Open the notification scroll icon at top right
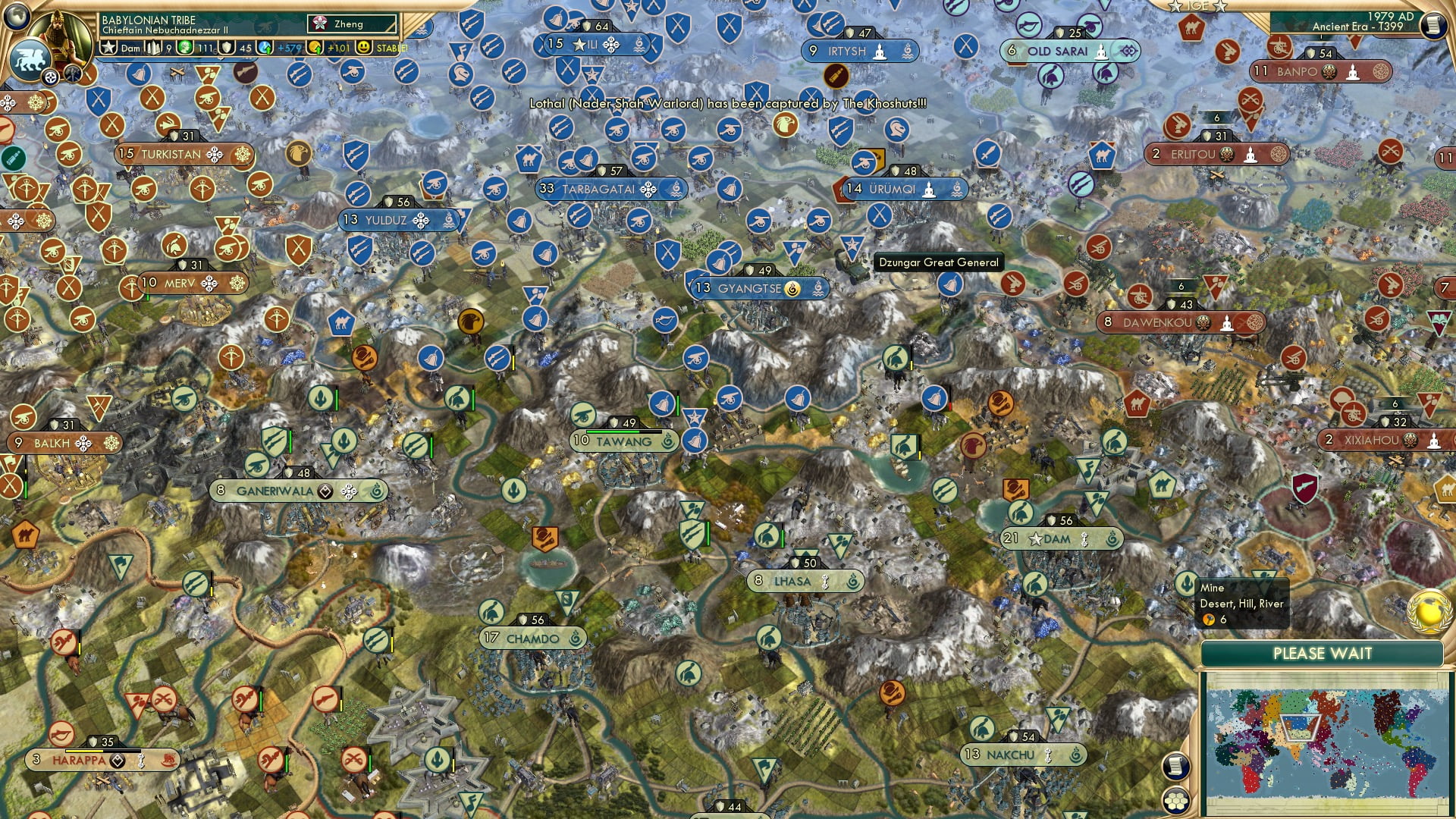The height and width of the screenshot is (819, 1456). point(1435,26)
